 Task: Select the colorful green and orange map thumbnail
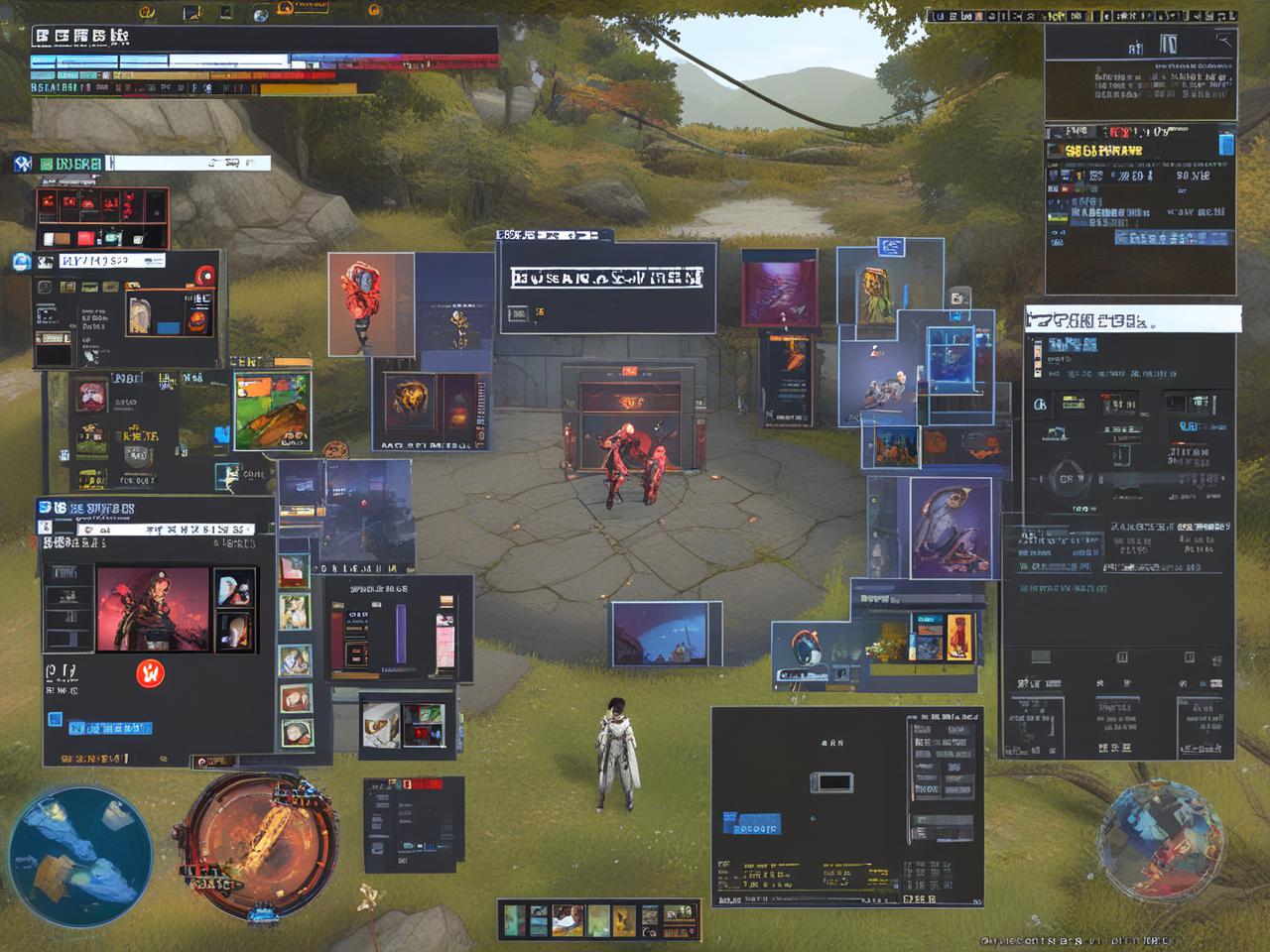click(272, 410)
